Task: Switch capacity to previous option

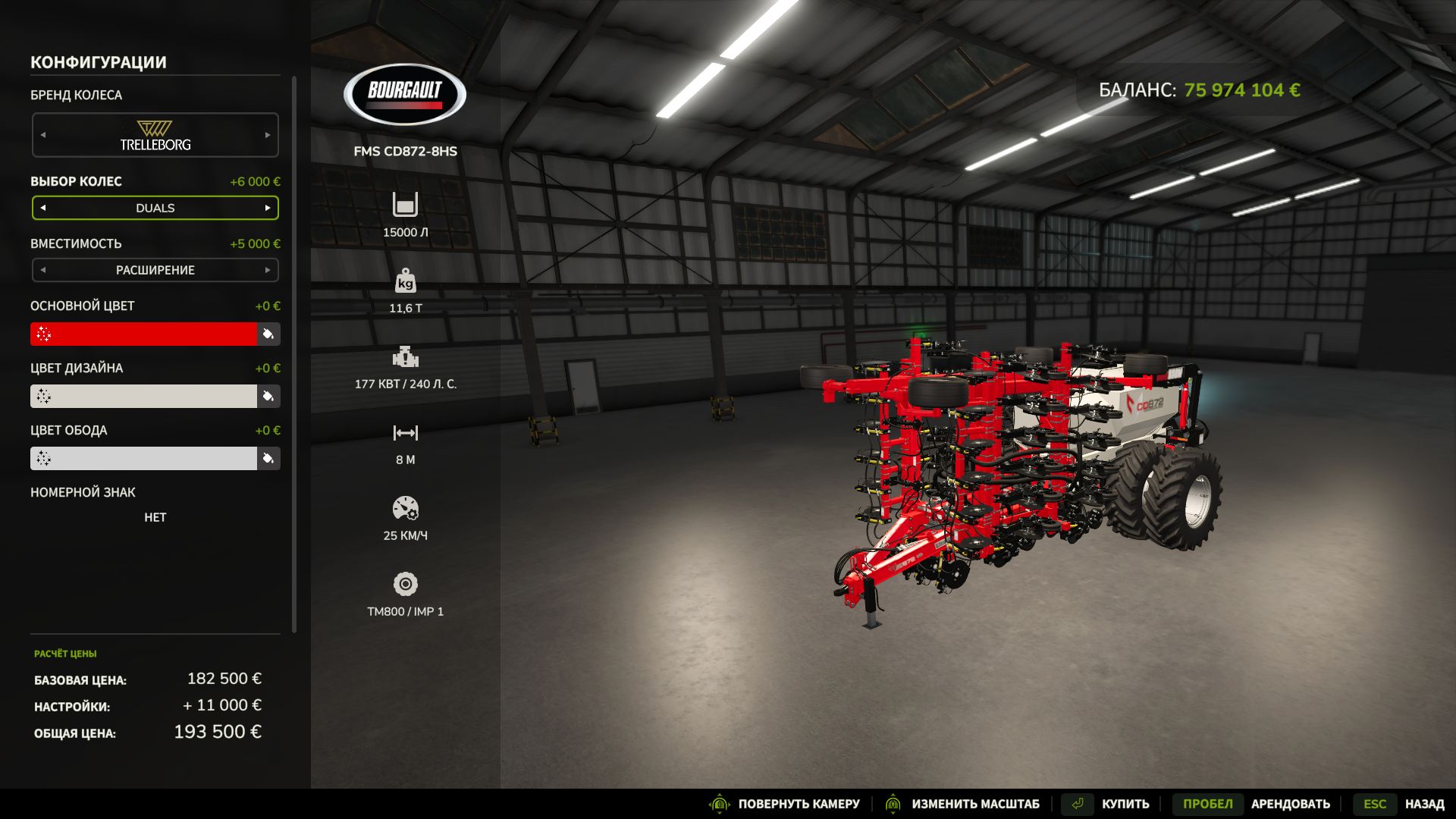Action: click(43, 270)
